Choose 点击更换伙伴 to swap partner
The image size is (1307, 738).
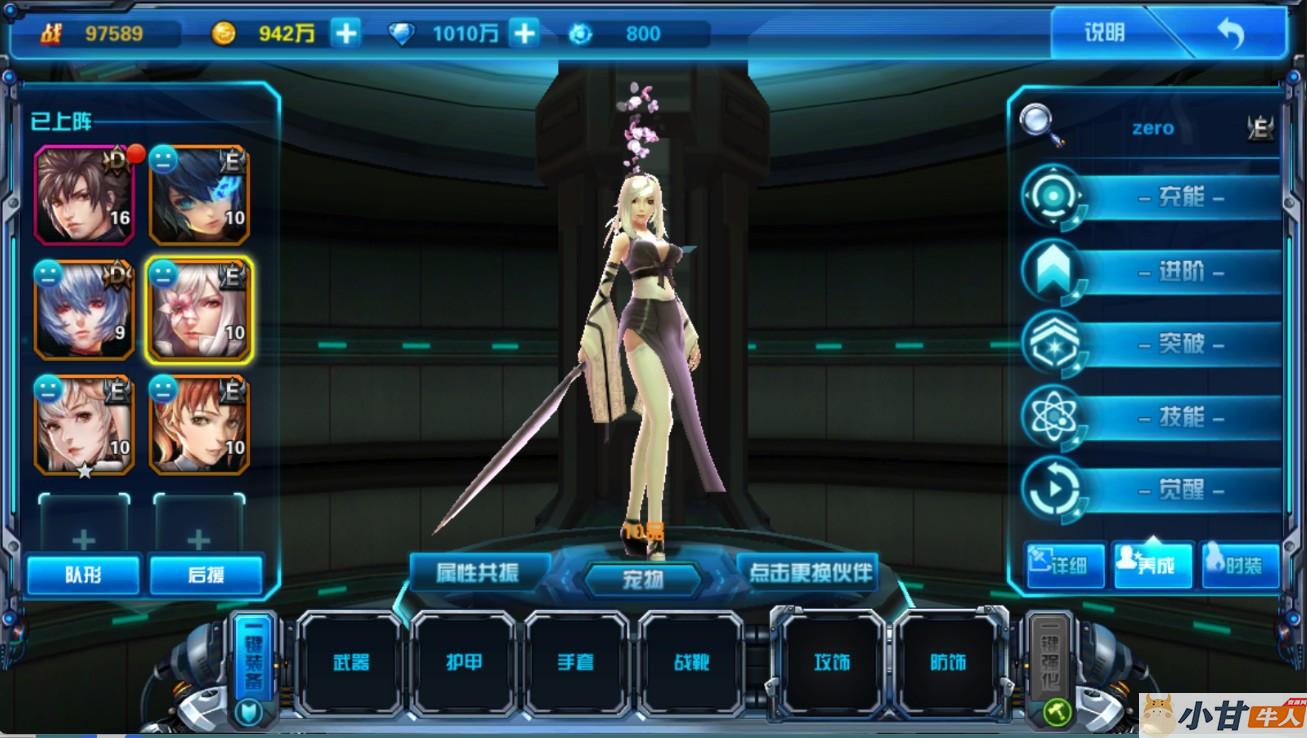coord(809,573)
